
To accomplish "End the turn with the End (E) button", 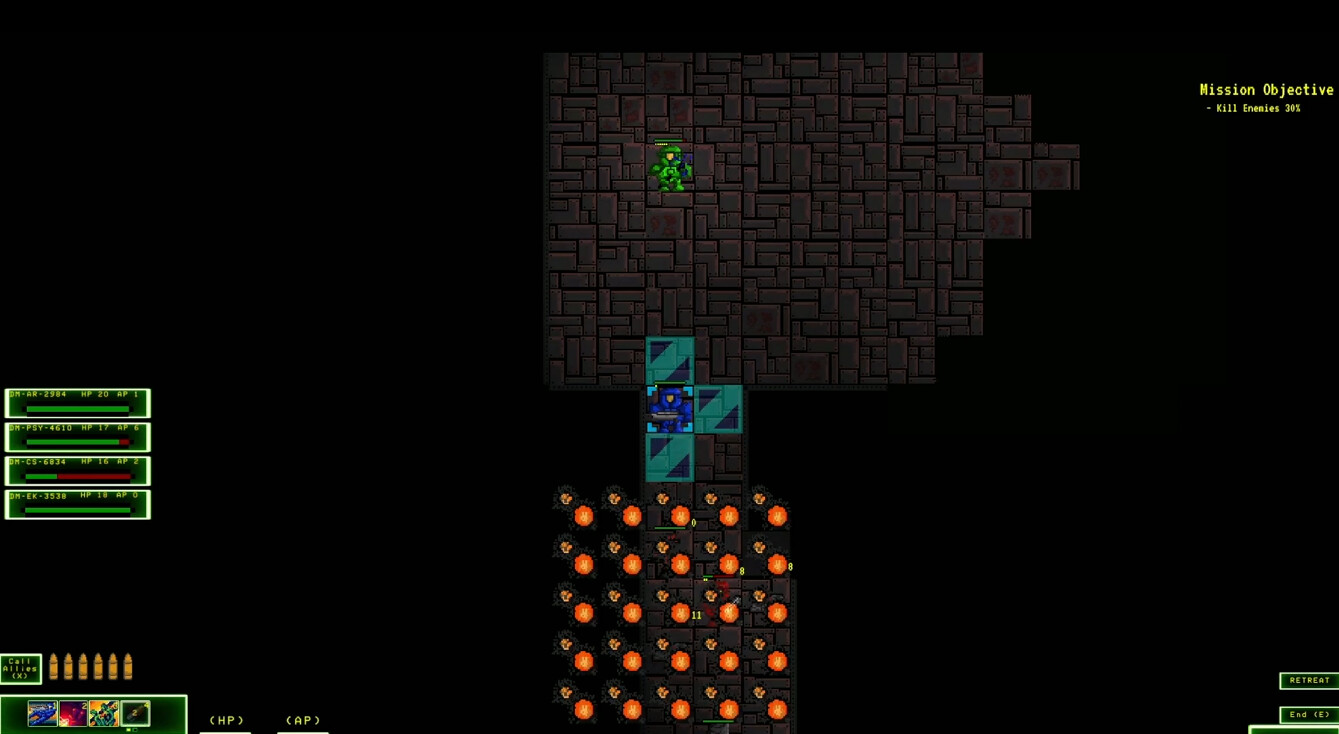I will coord(1308,714).
